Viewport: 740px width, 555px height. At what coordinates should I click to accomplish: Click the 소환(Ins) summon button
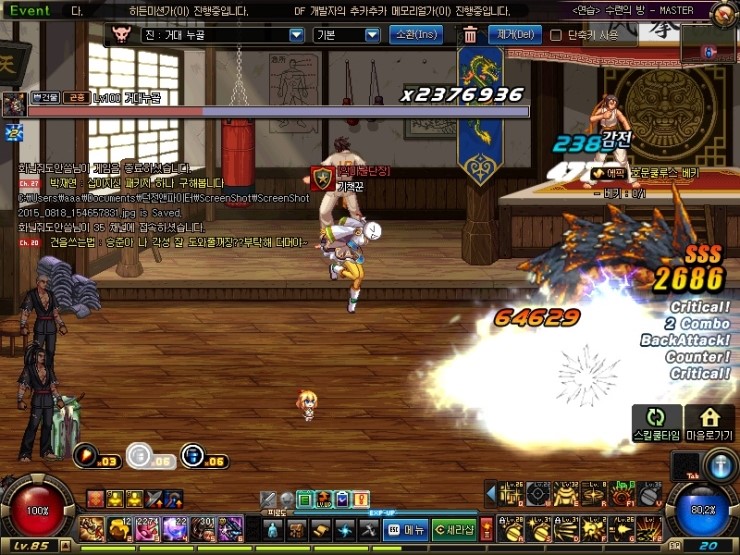pos(415,35)
